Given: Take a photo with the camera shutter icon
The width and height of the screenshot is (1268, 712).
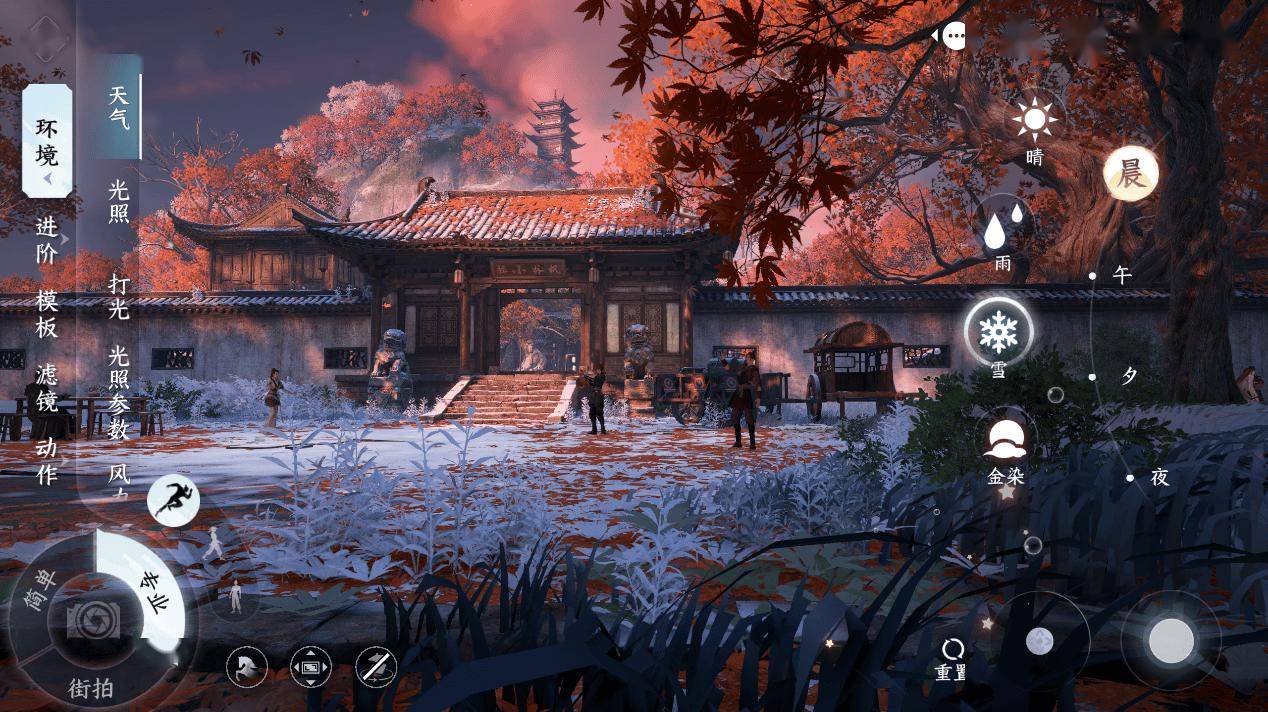Looking at the screenshot, I should 93,621.
